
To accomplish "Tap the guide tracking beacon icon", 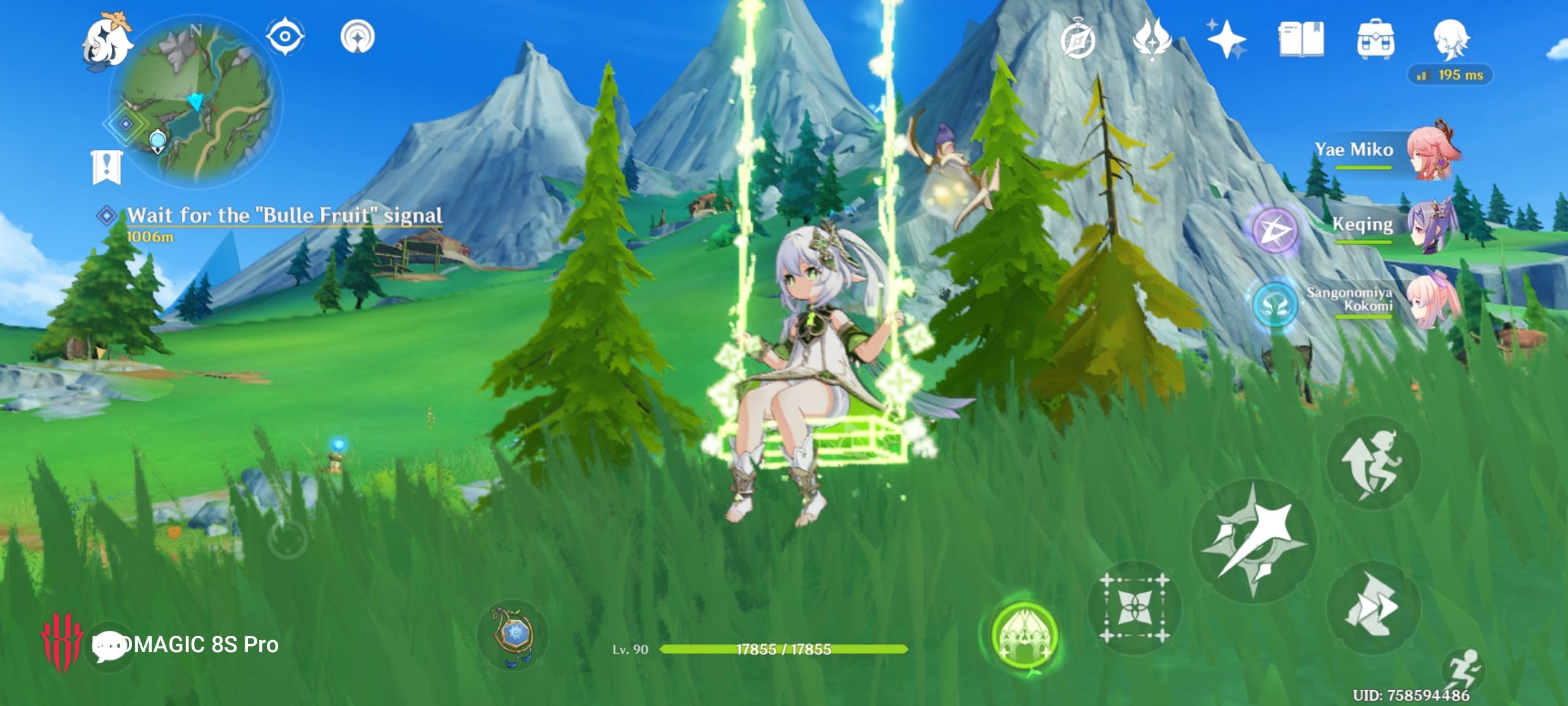I will coord(358,36).
